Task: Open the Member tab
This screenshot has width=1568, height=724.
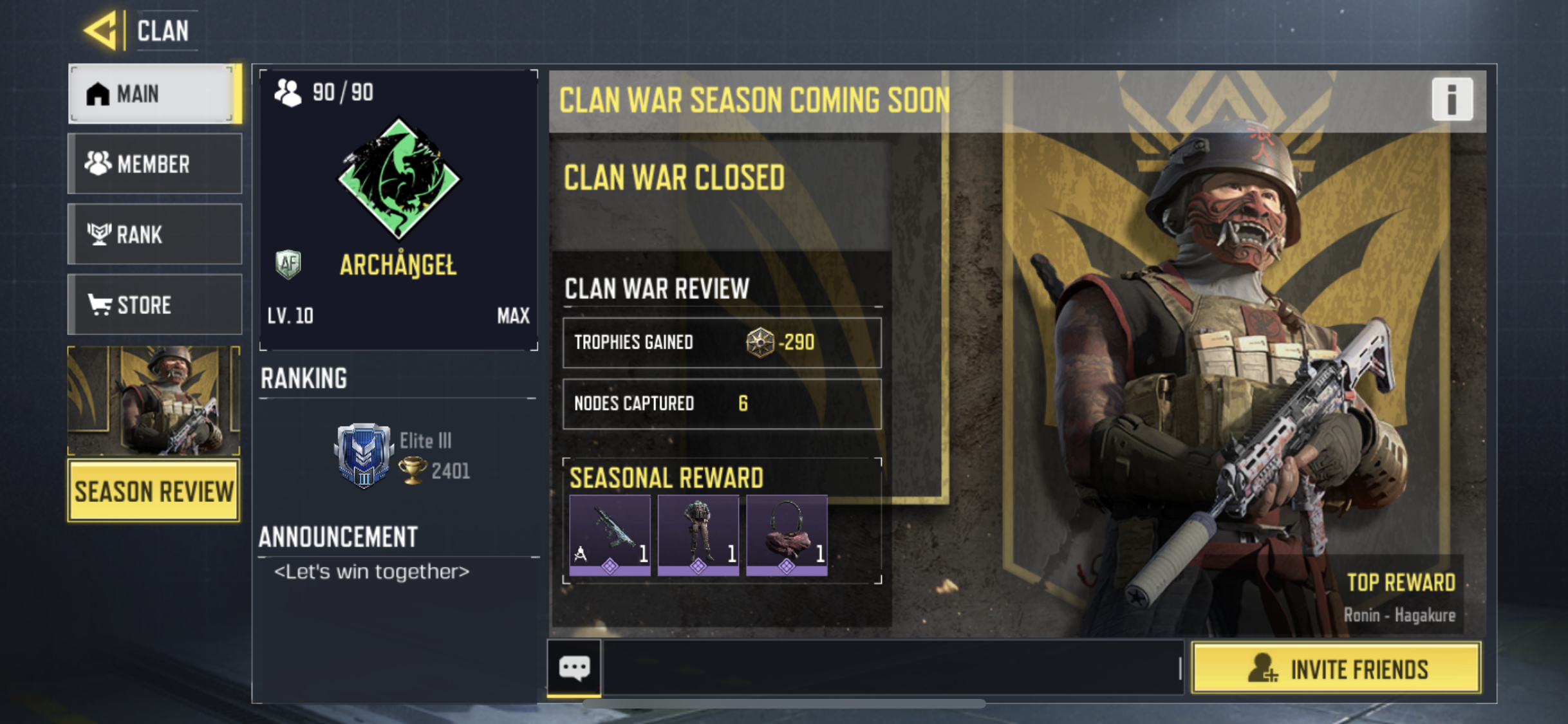Action: [x=154, y=164]
